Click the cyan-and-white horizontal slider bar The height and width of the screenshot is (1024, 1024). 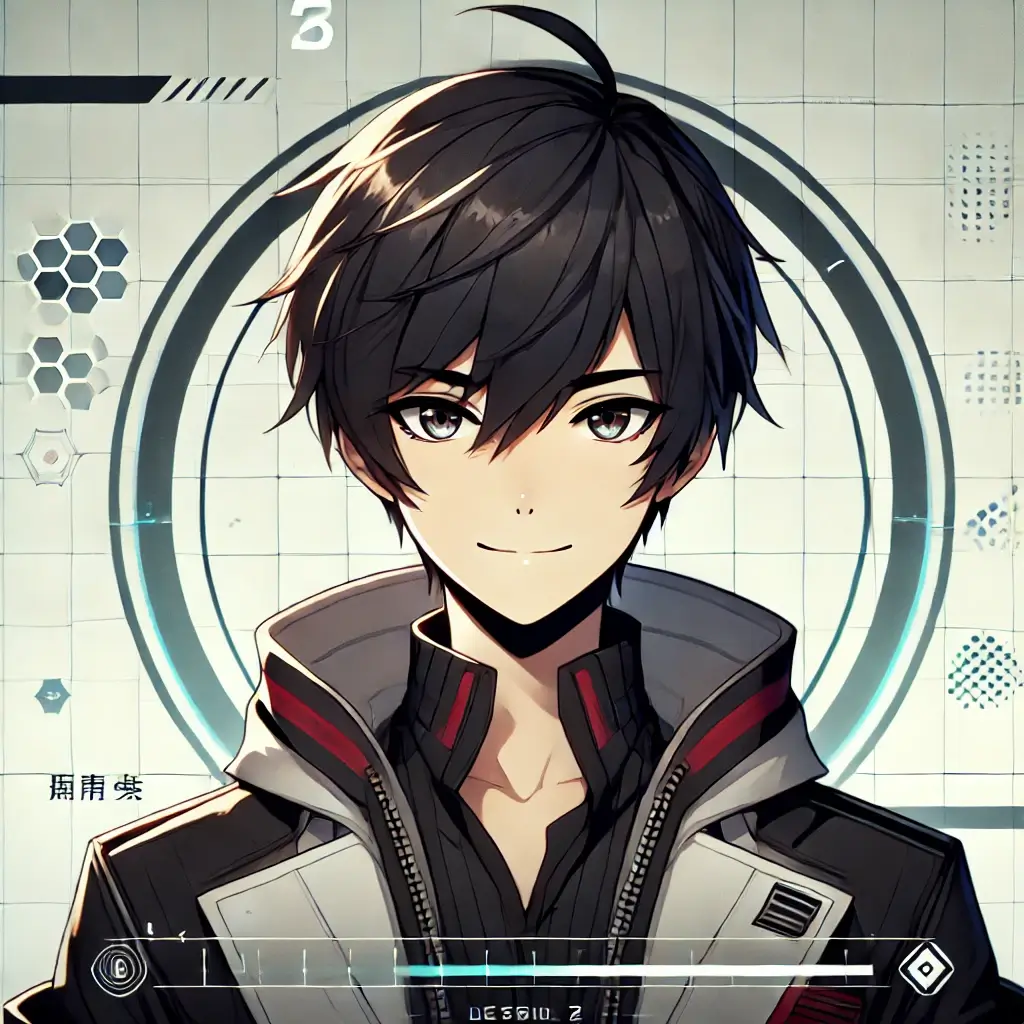coord(634,969)
